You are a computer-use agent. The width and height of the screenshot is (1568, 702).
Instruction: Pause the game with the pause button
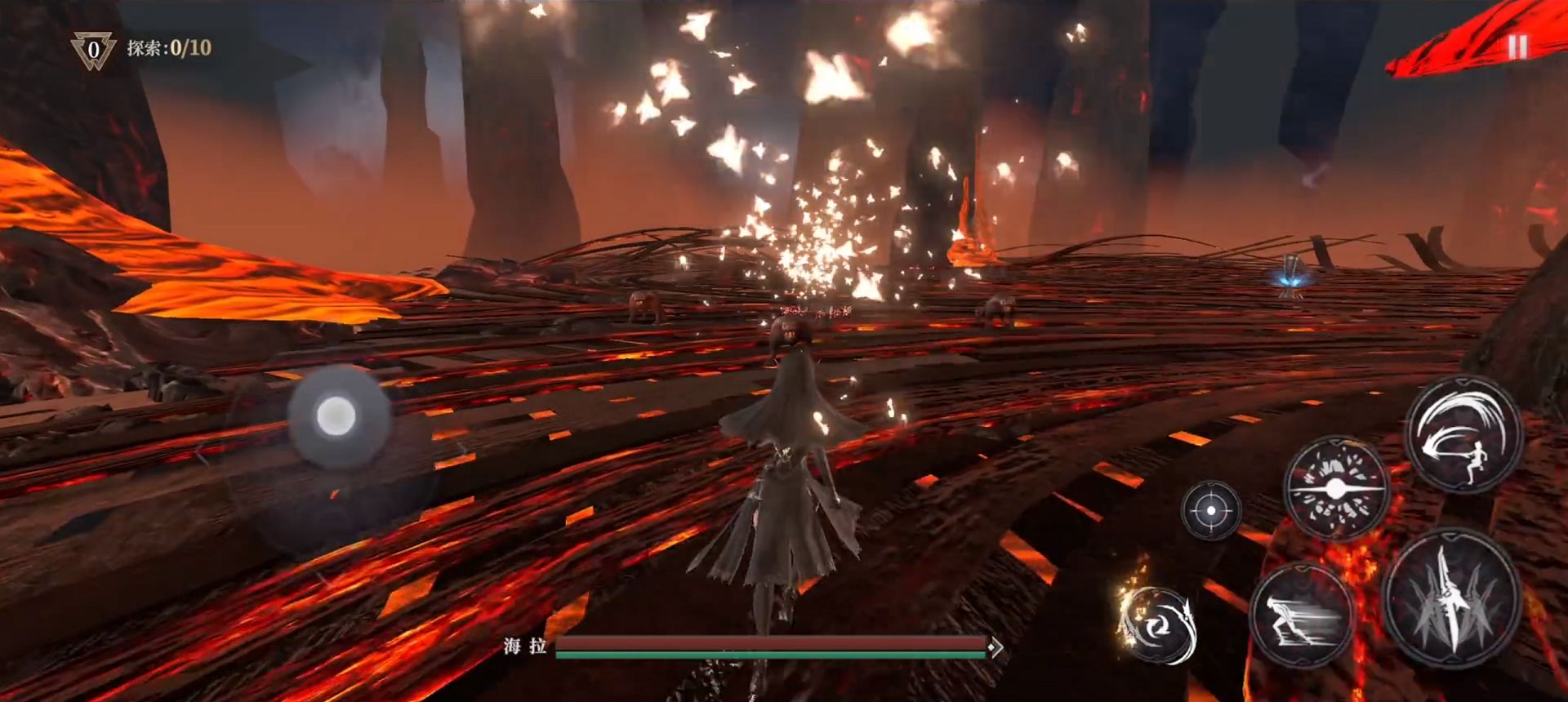[x=1517, y=47]
